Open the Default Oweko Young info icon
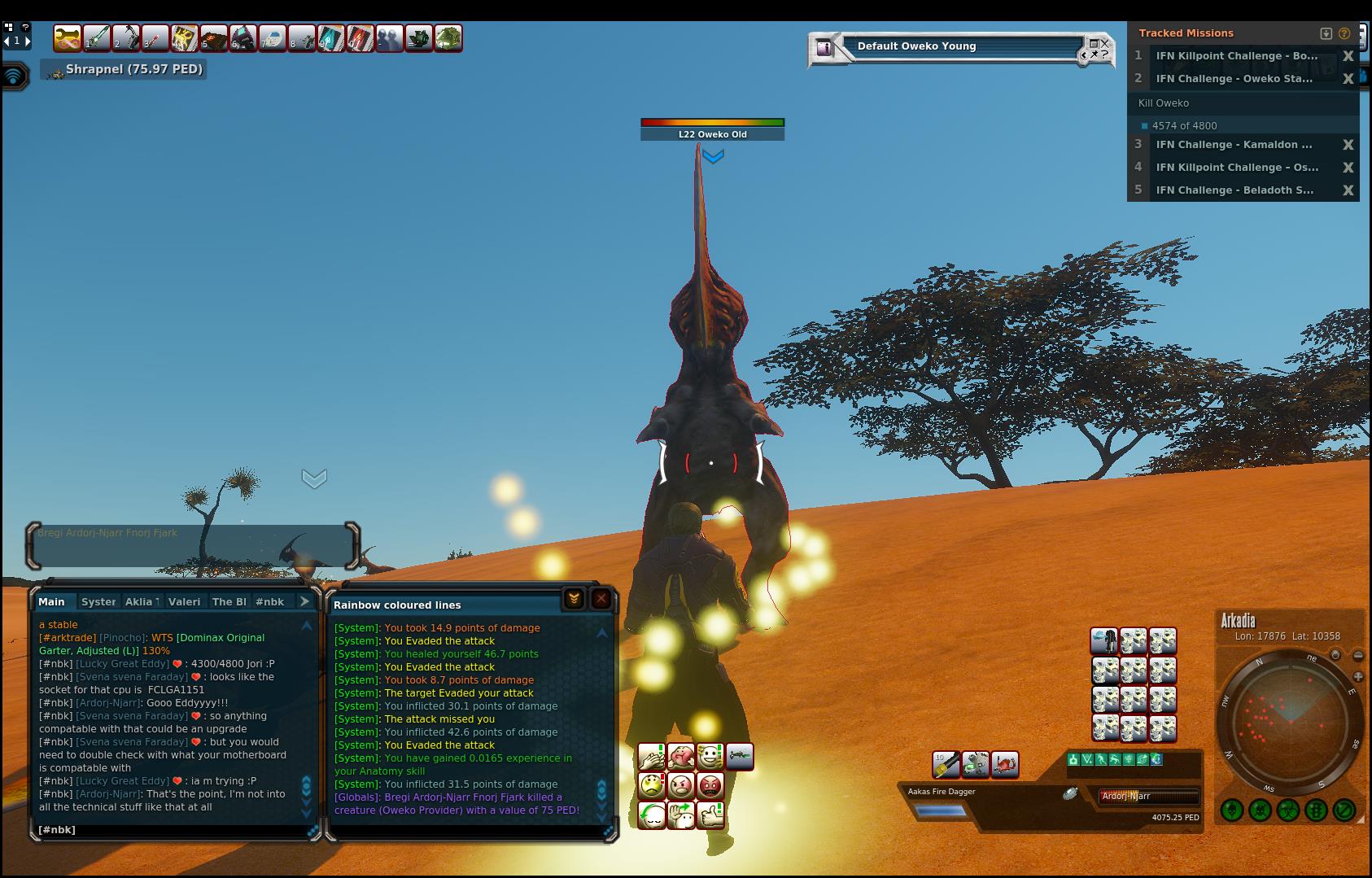The image size is (1372, 878). (x=824, y=48)
